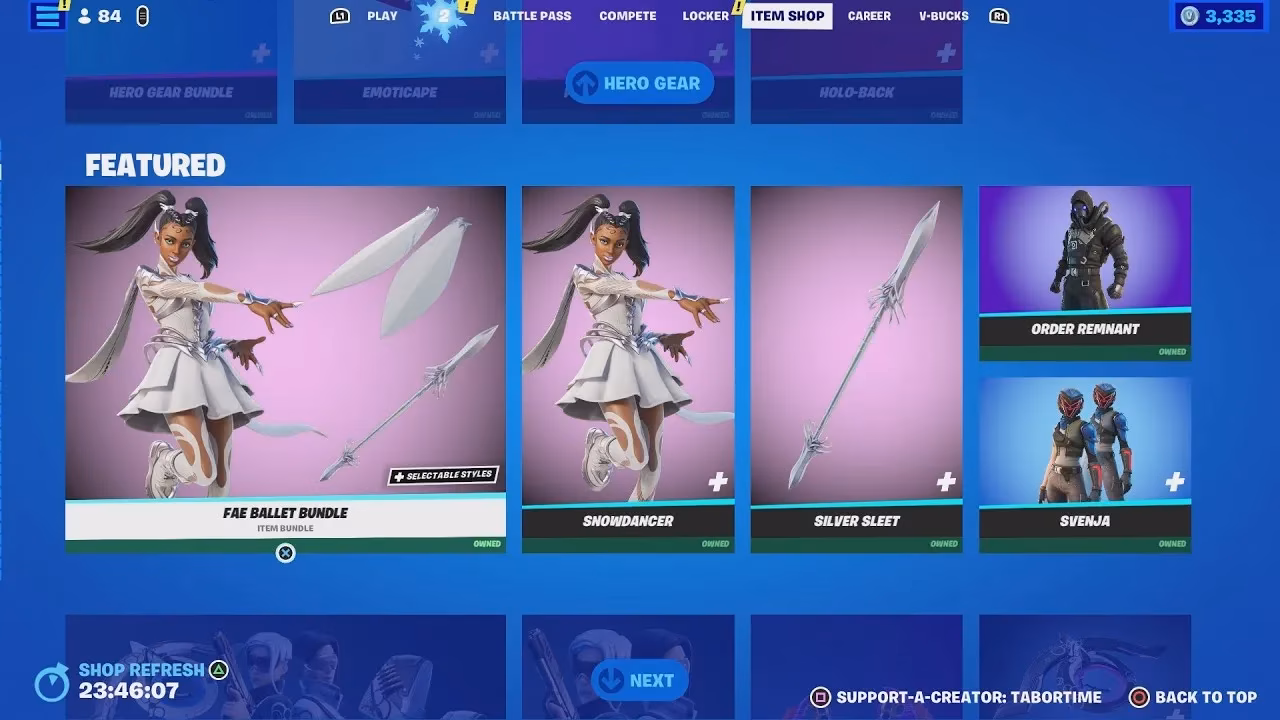This screenshot has height=720, width=1280.
Task: Switch to the Battle Pass tab
Action: [x=532, y=16]
